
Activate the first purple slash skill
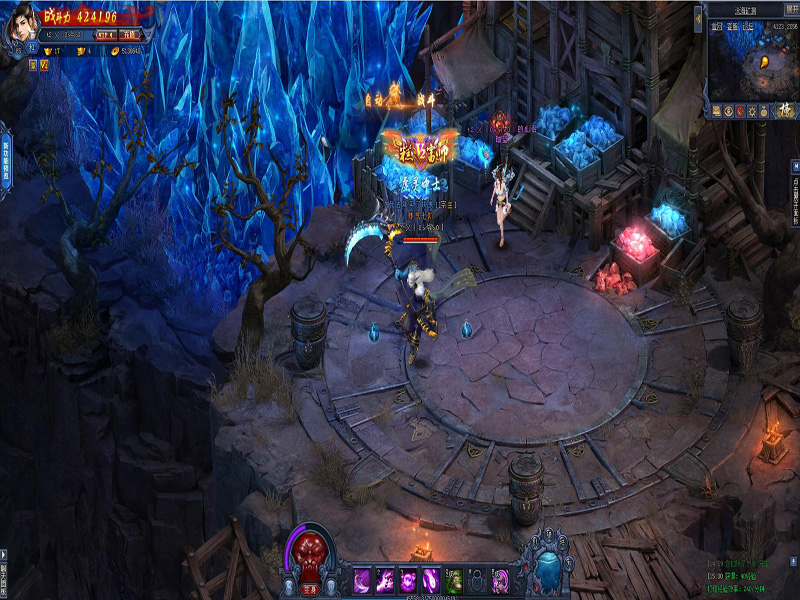point(361,579)
